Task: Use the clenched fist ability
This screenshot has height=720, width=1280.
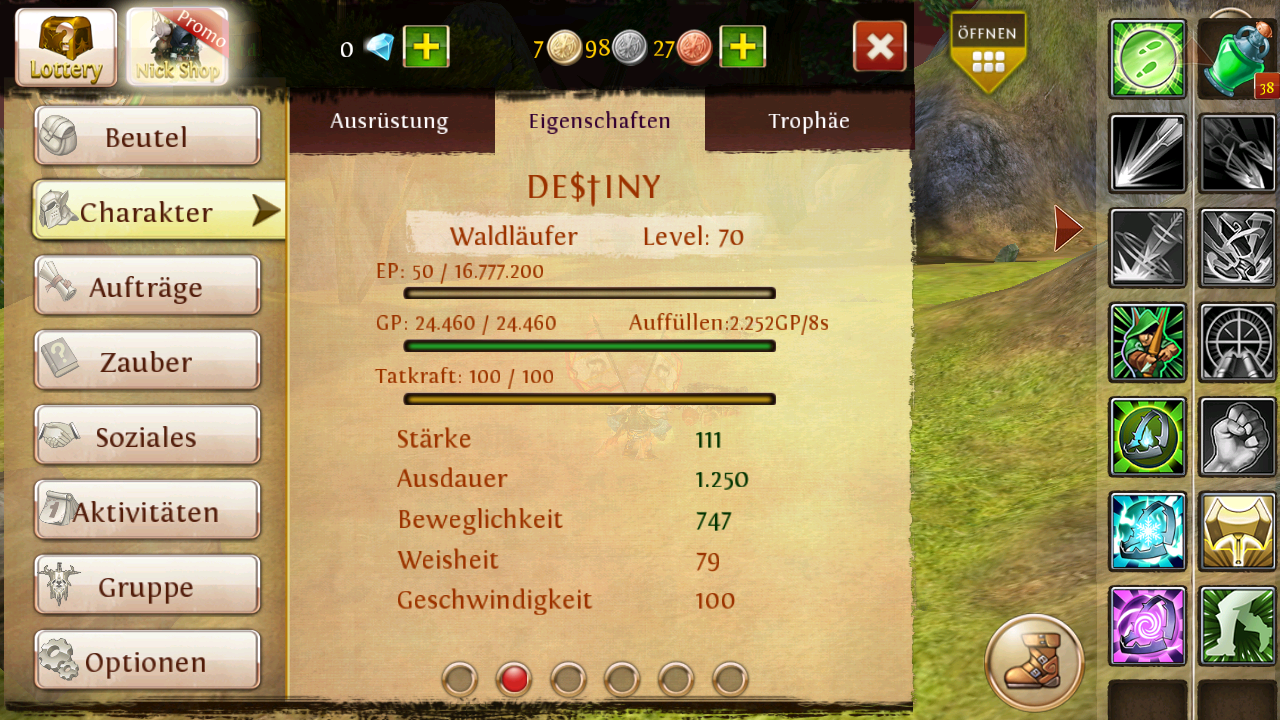Action: tap(1237, 437)
